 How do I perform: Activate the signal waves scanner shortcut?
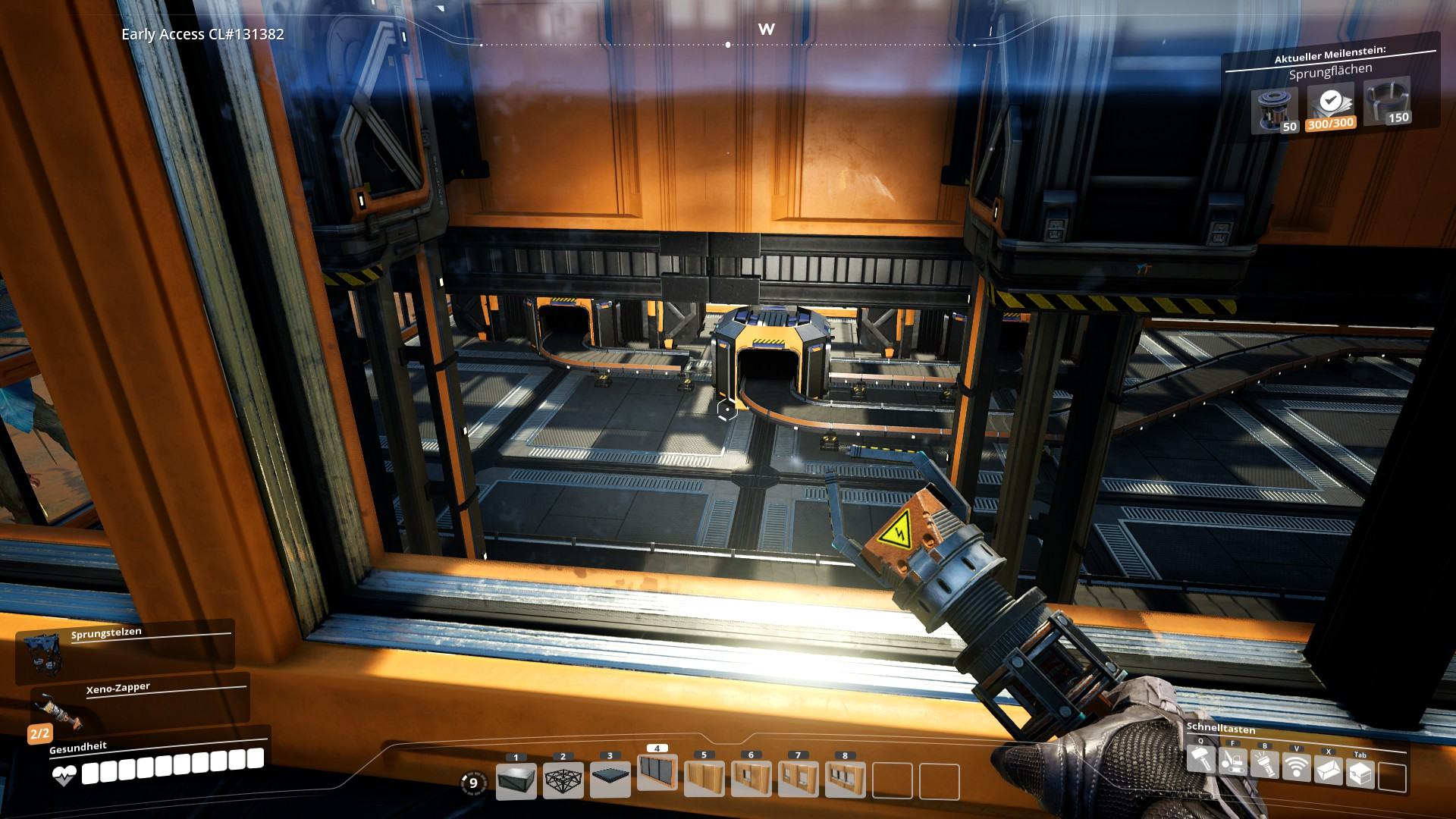(x=1296, y=768)
